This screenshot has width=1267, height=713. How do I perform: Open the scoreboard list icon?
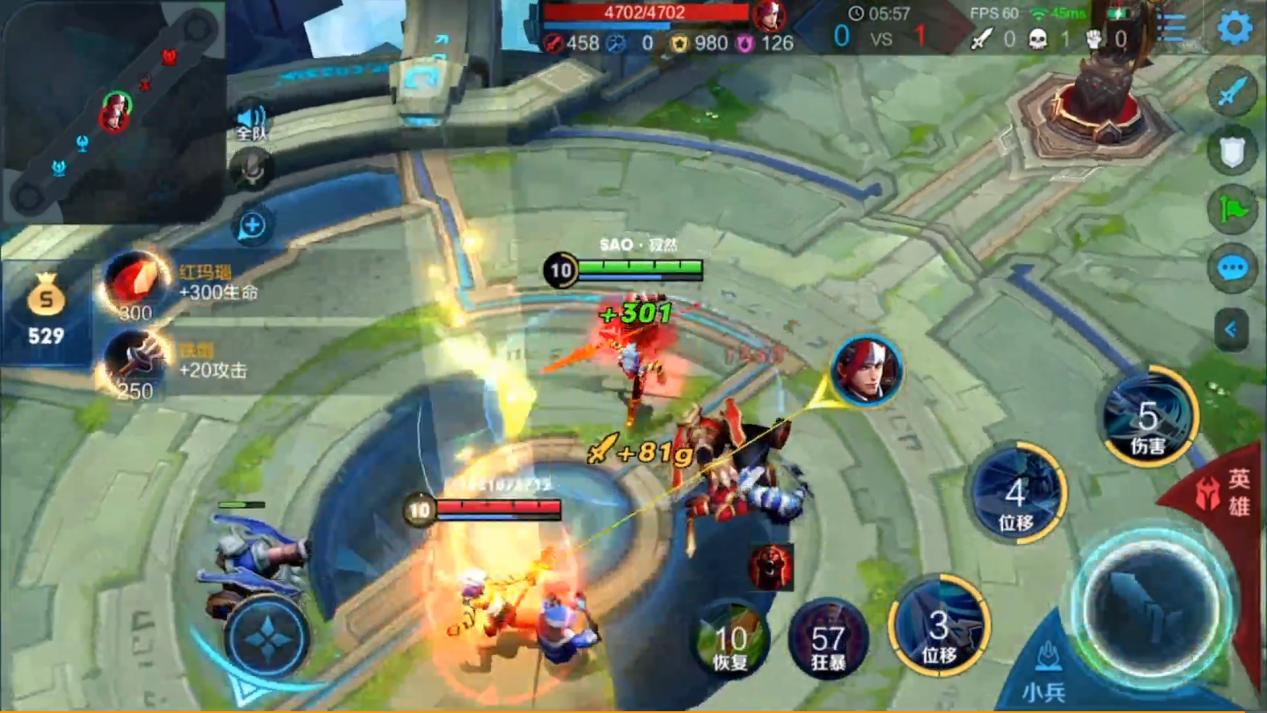pyautogui.click(x=1173, y=27)
